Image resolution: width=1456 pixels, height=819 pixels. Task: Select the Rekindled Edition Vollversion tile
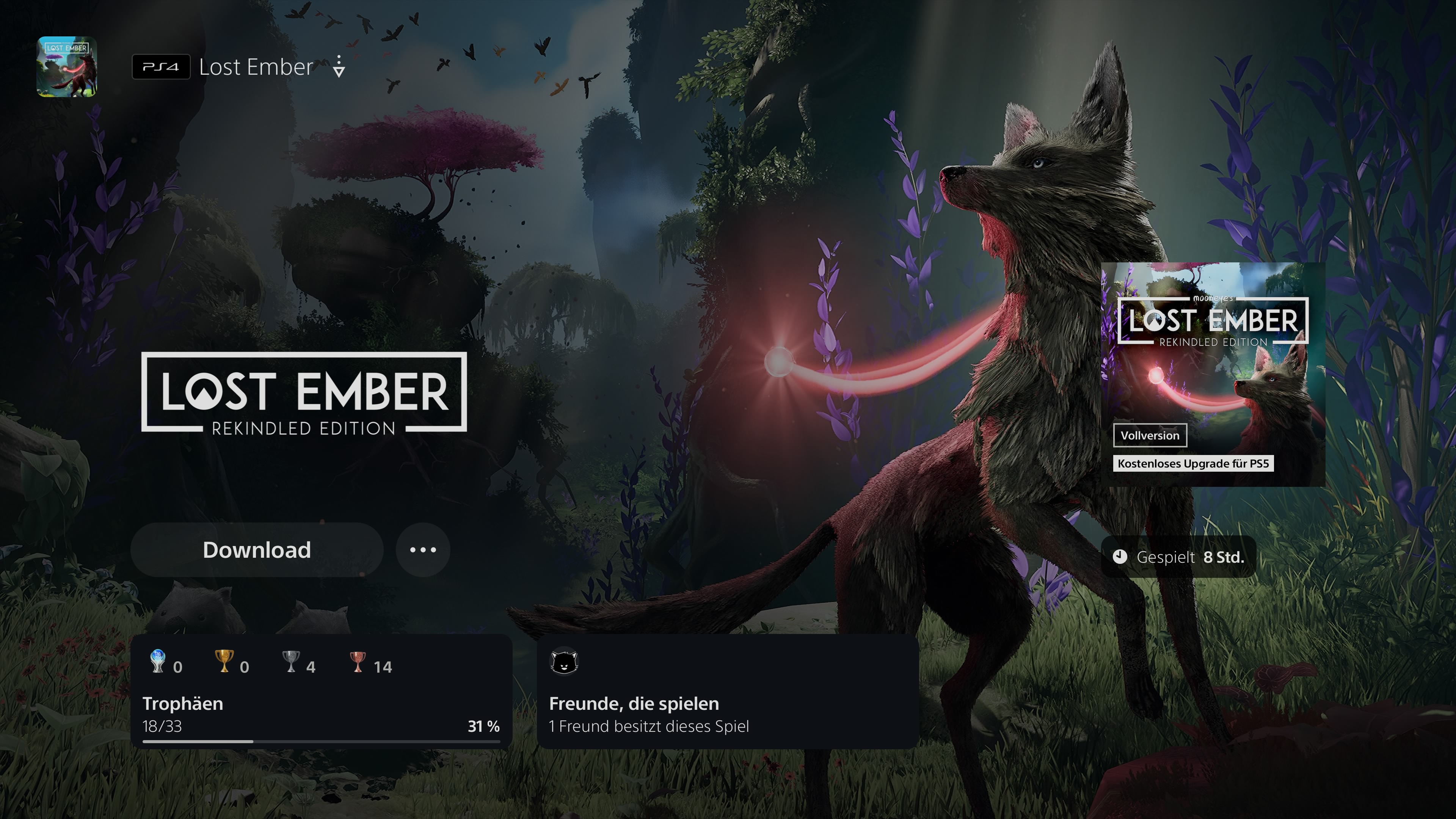1213,374
